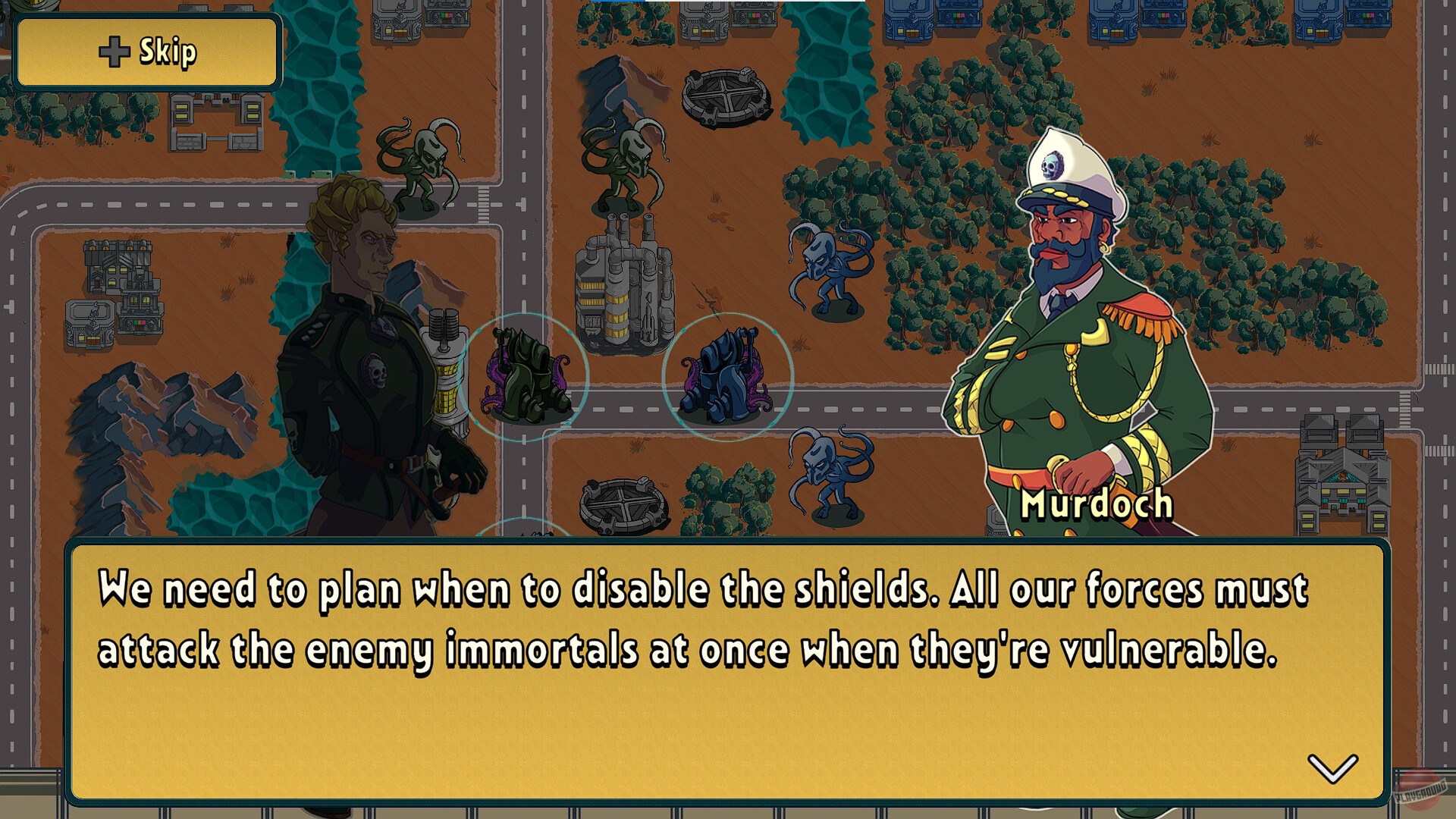Toggle selection of the lower blue tentacle monster
The height and width of the screenshot is (819, 1456).
(x=823, y=478)
